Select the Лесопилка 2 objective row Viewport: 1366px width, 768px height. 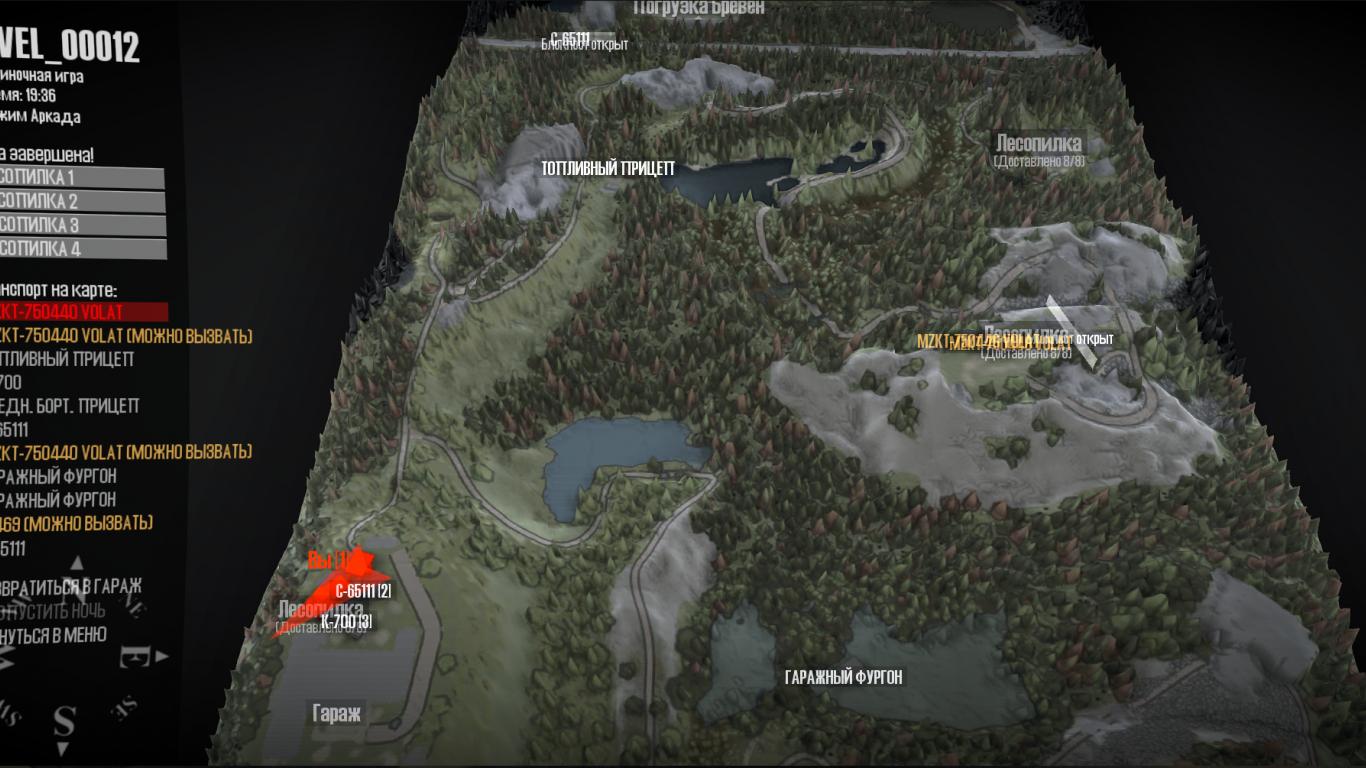[80, 202]
